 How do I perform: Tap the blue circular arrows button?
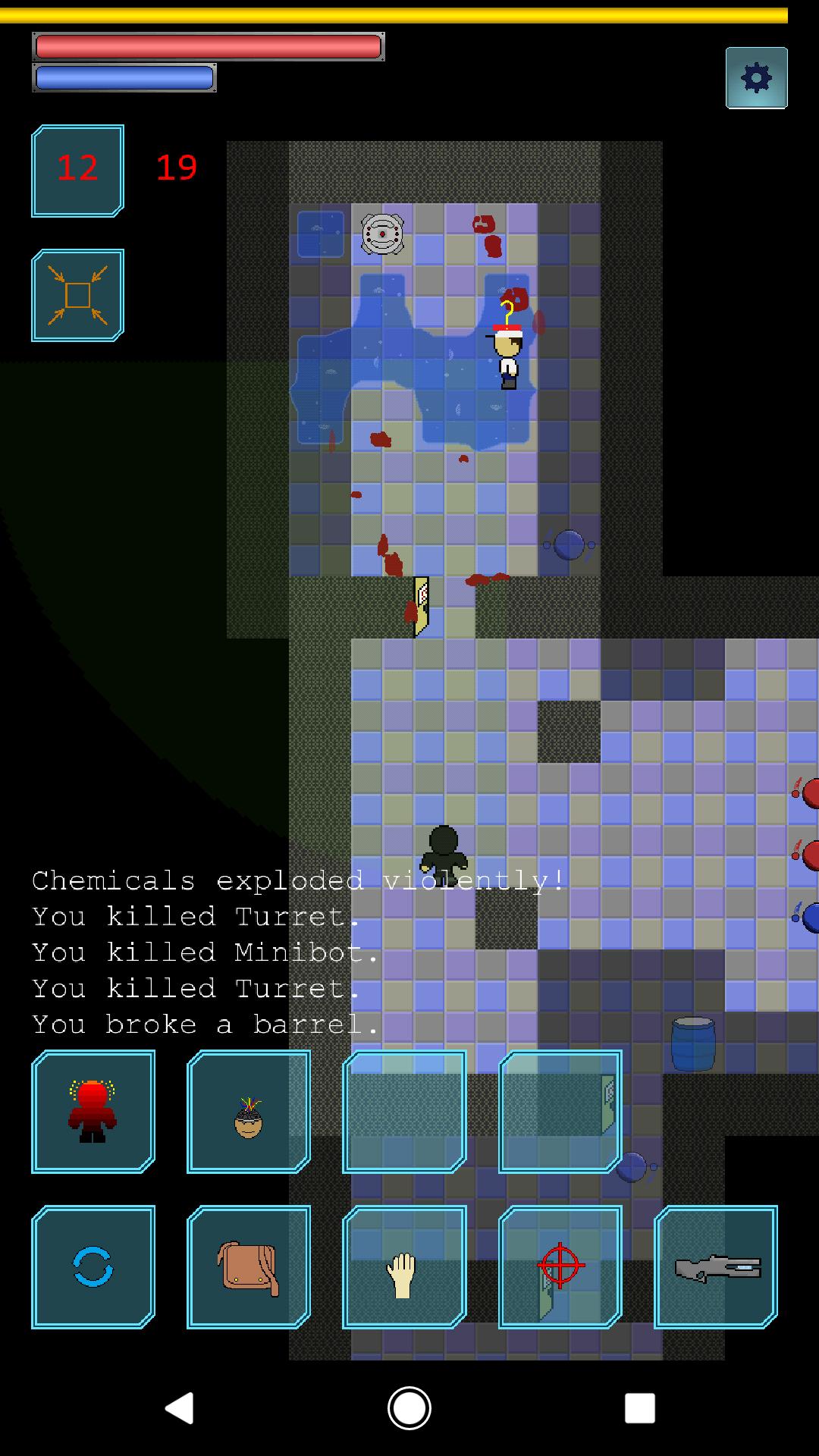(x=93, y=1267)
